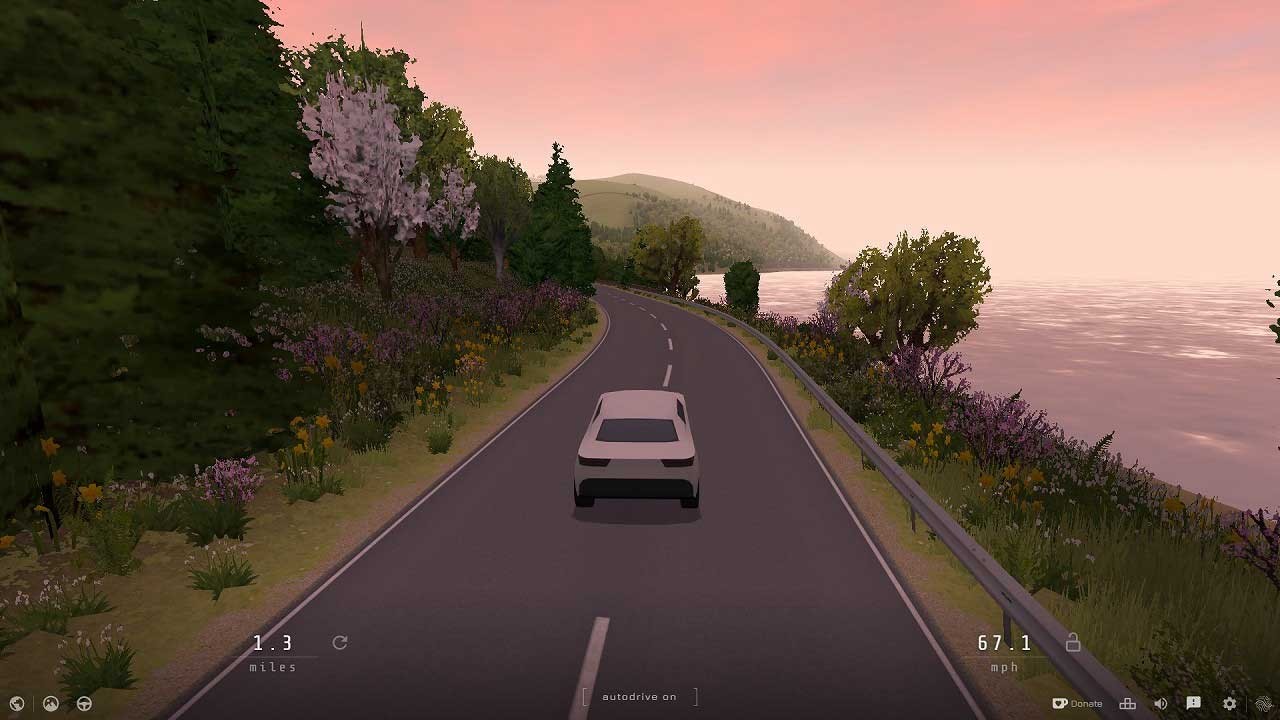Open the settings gear icon

click(1229, 703)
